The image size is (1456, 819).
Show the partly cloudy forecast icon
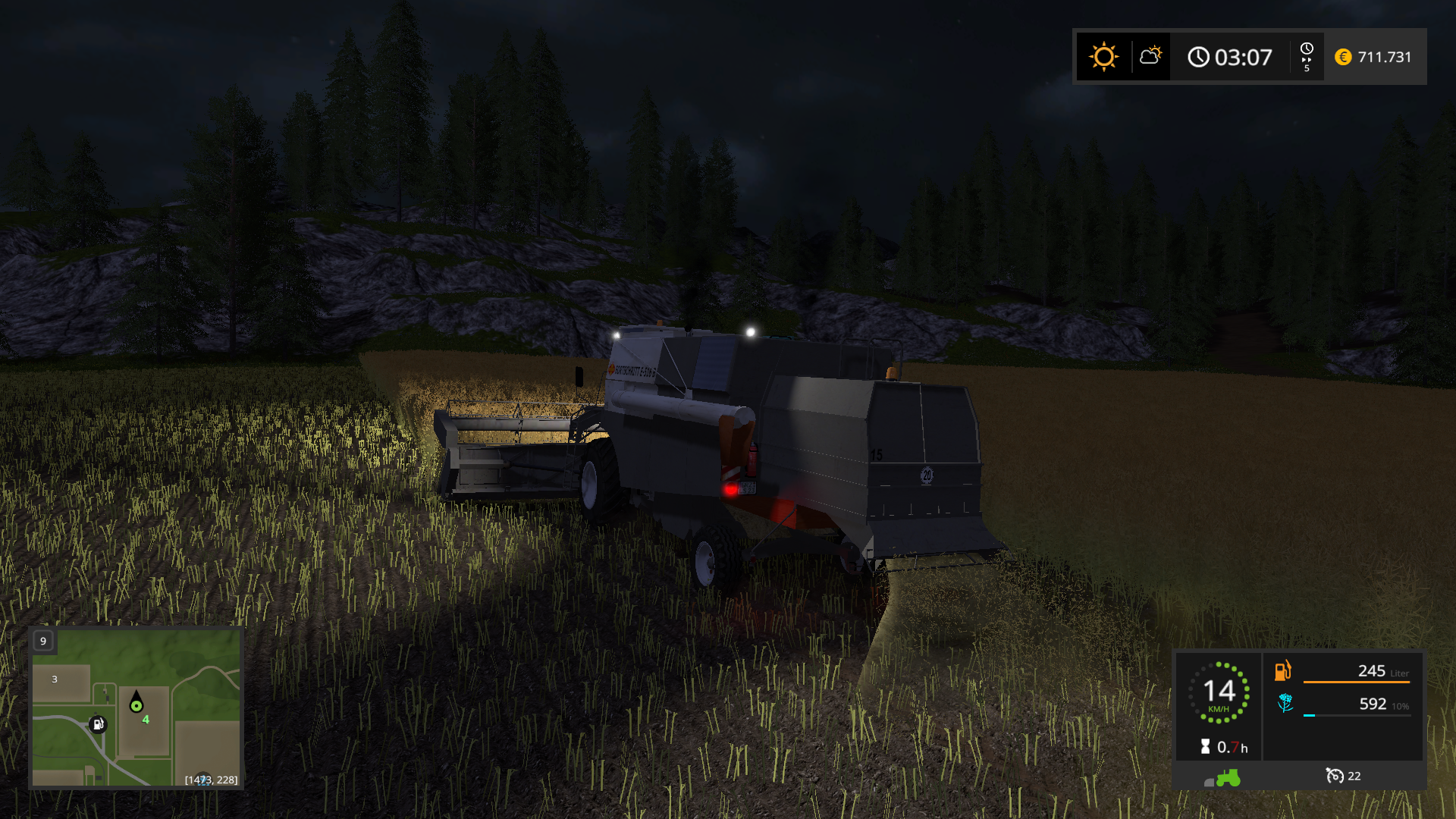click(1150, 56)
